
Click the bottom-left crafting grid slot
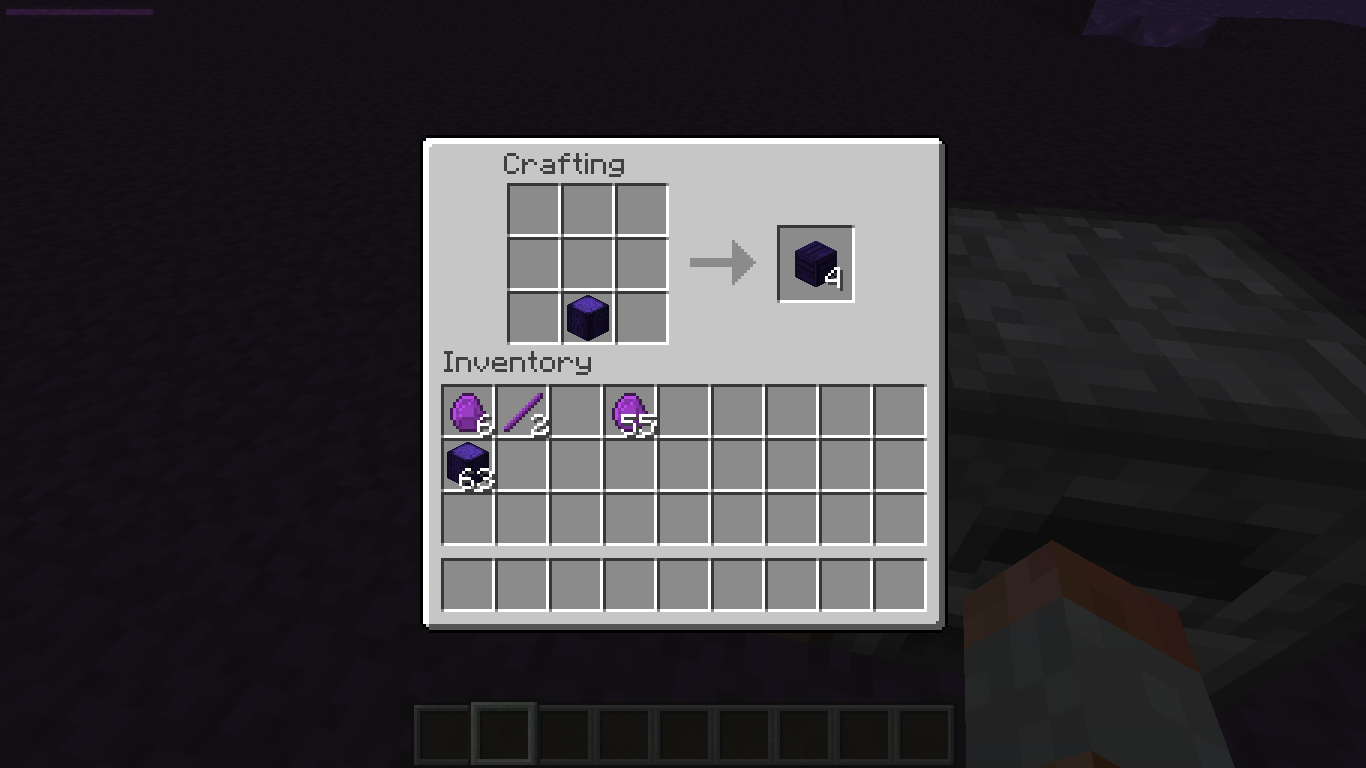tap(533, 317)
